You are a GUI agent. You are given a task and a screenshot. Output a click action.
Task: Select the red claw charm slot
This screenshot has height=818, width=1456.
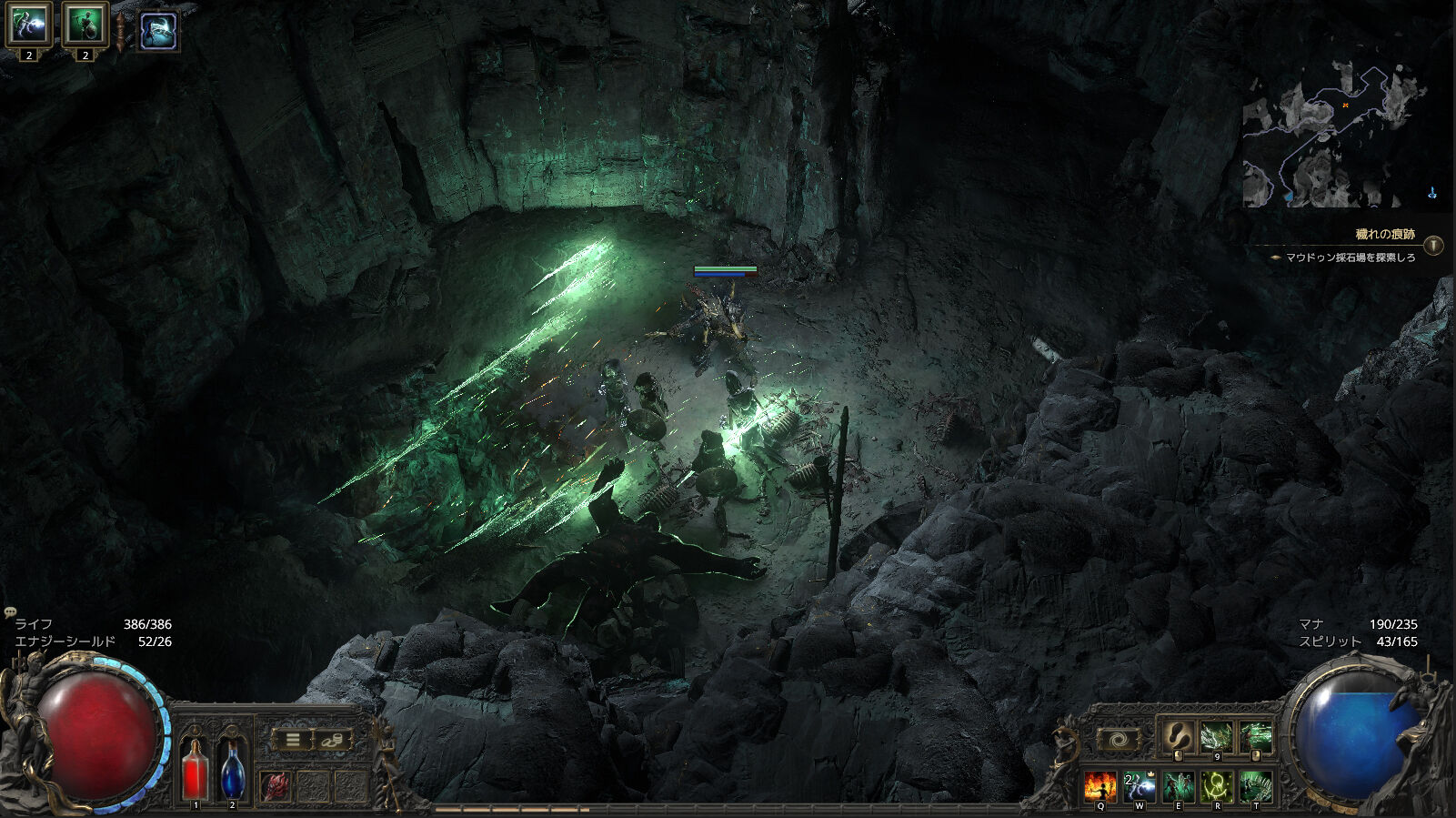pos(276,786)
